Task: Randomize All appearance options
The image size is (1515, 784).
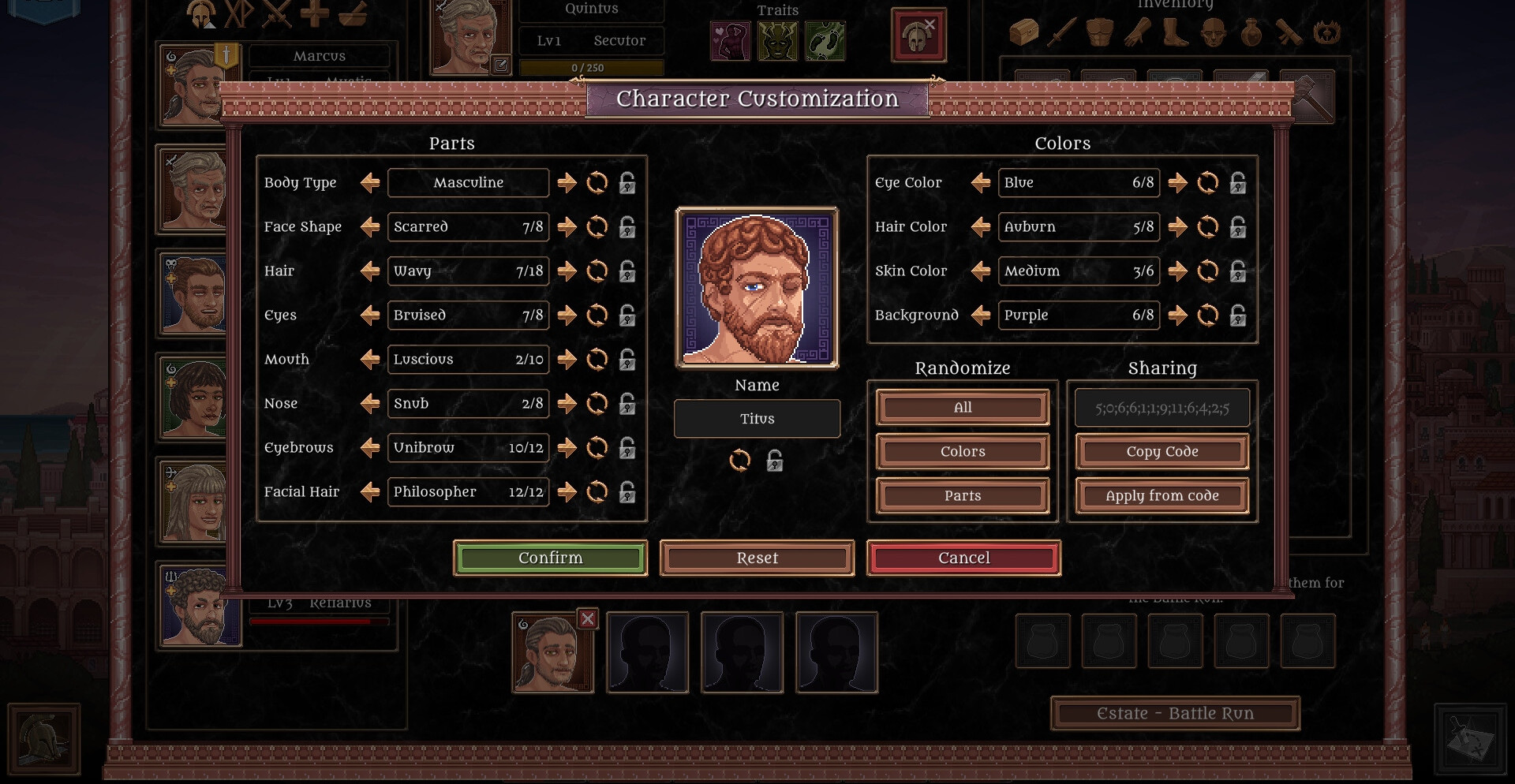Action: point(962,408)
